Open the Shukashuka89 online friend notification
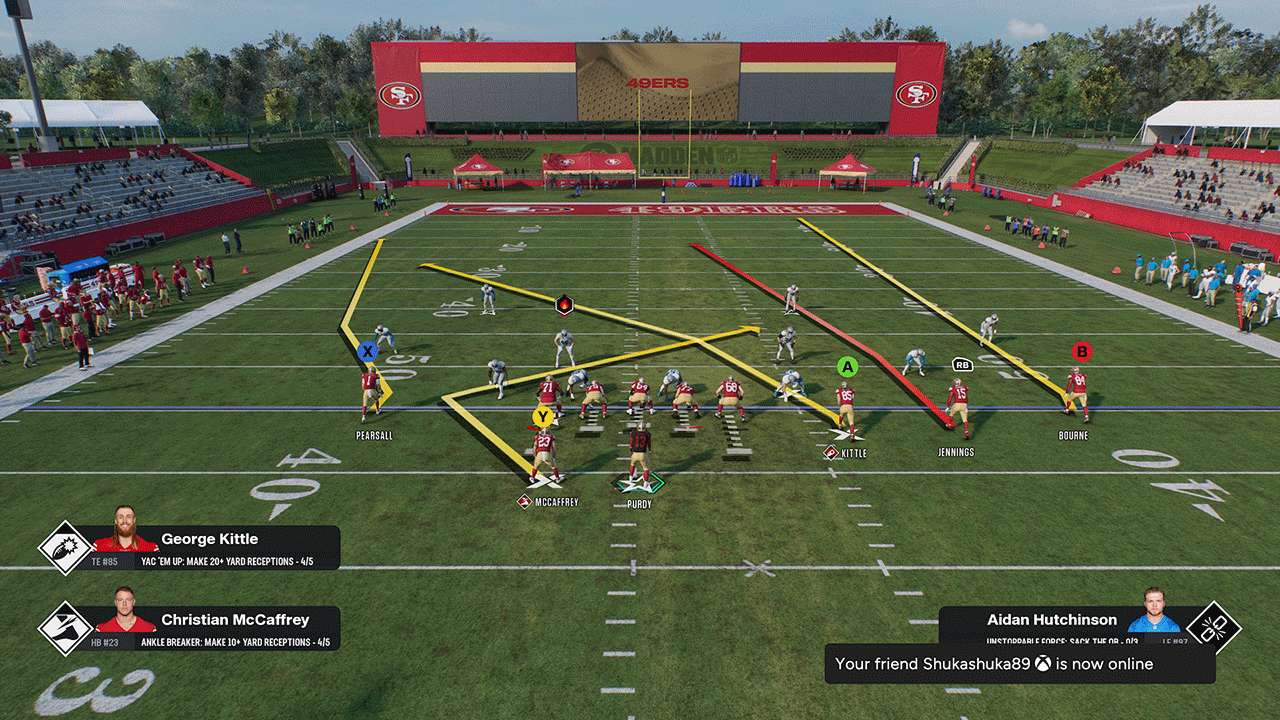The image size is (1280, 720). pyautogui.click(x=1019, y=664)
